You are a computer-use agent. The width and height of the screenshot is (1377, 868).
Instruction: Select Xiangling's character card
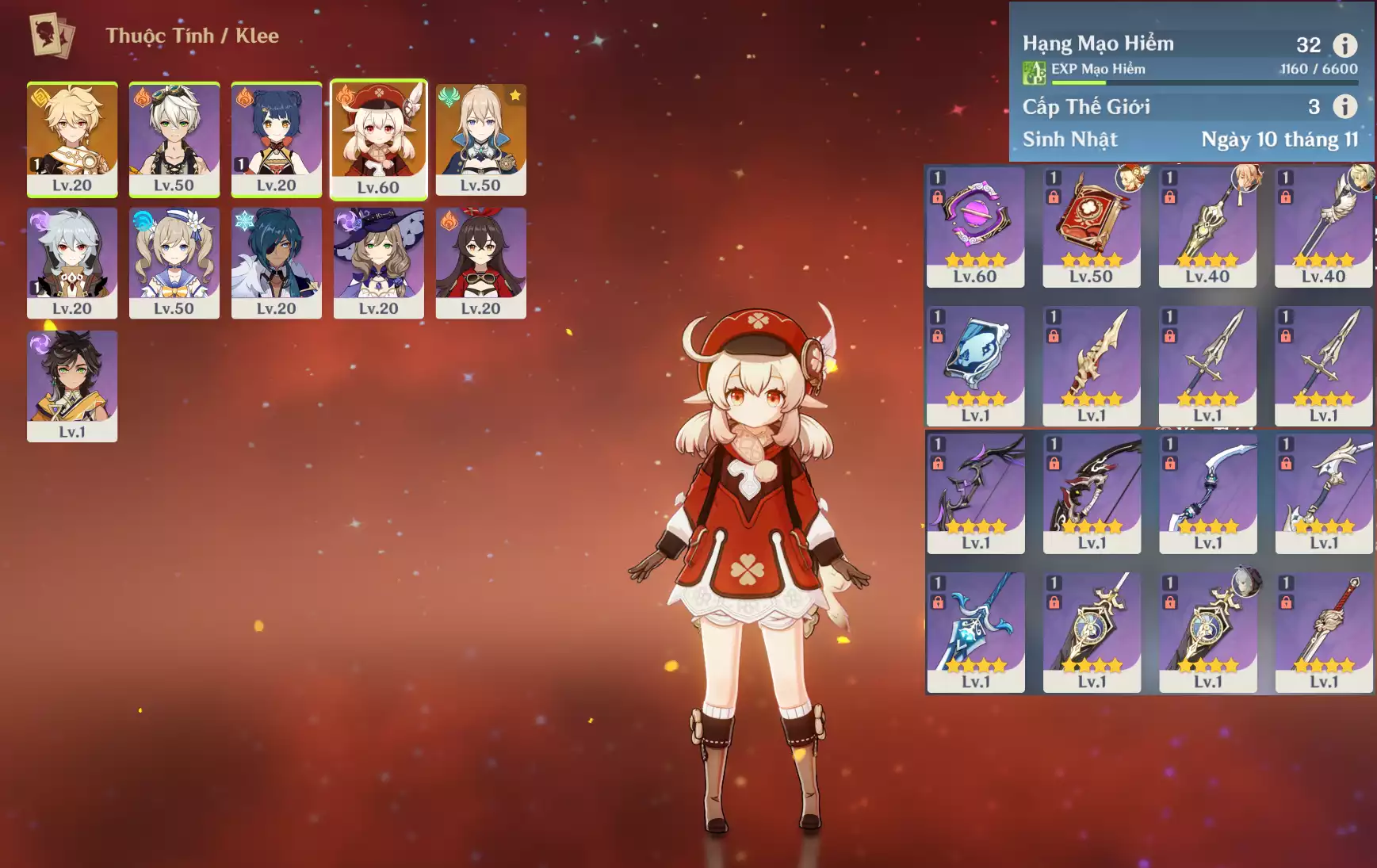[x=276, y=139]
